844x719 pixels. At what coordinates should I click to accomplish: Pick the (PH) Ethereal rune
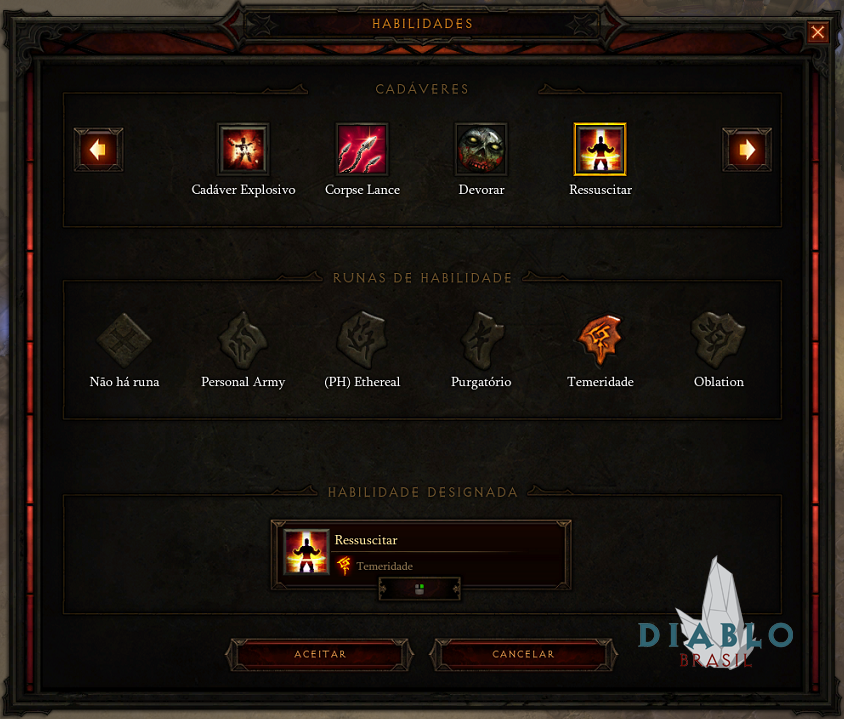[x=362, y=341]
